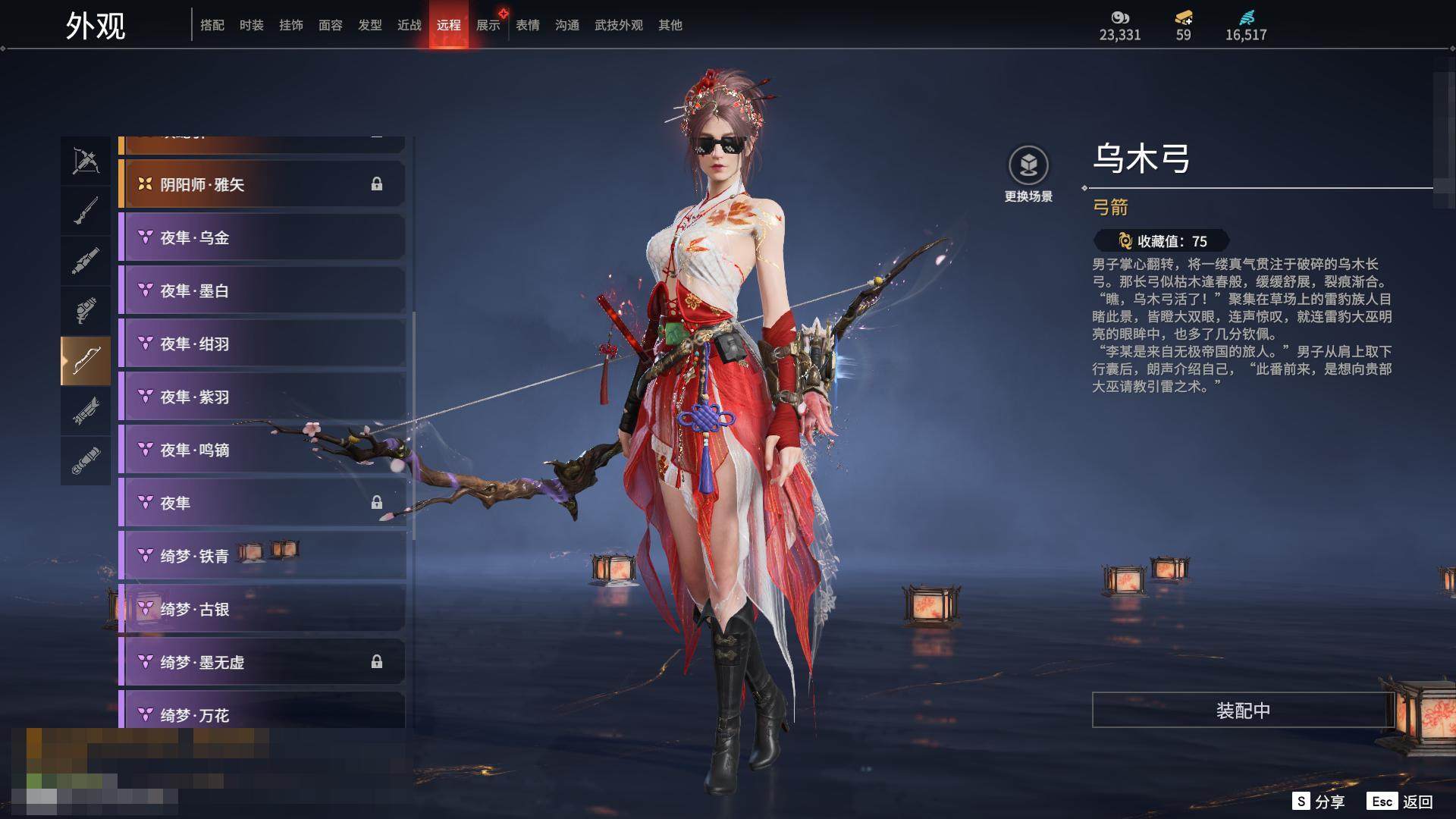Switch to the 武技外观 tab

pos(618,25)
